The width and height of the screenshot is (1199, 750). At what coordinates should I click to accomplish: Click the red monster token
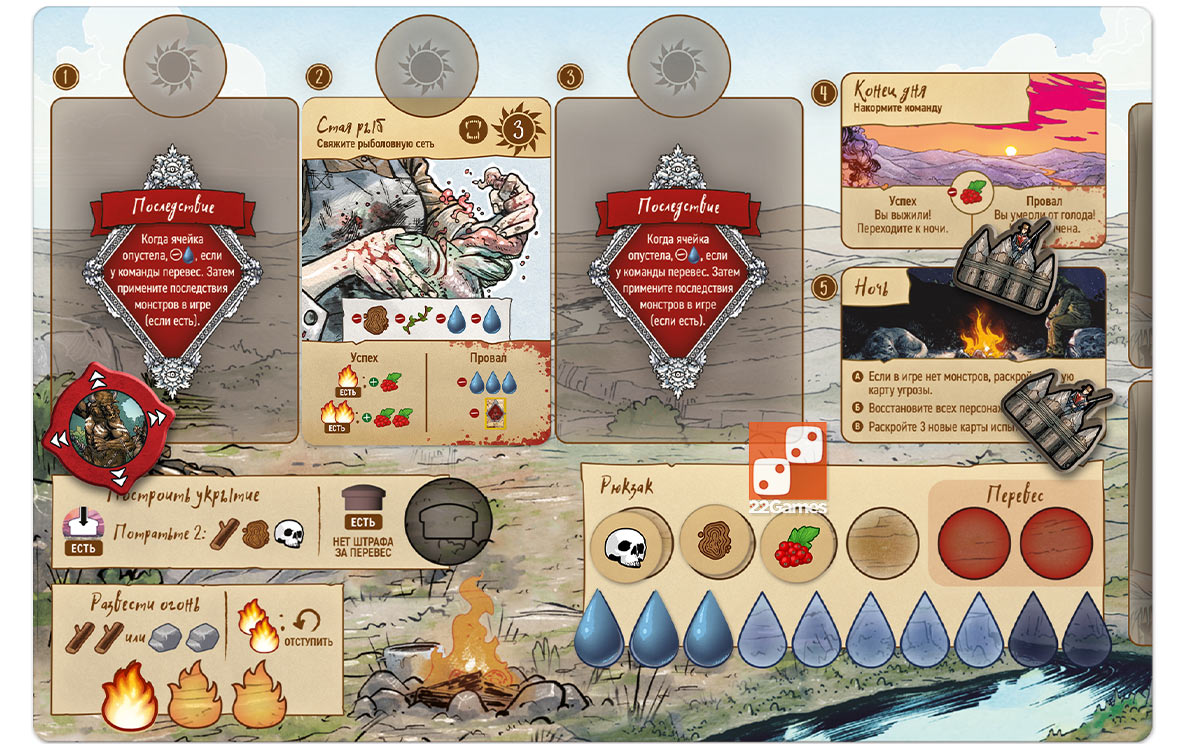[107, 421]
